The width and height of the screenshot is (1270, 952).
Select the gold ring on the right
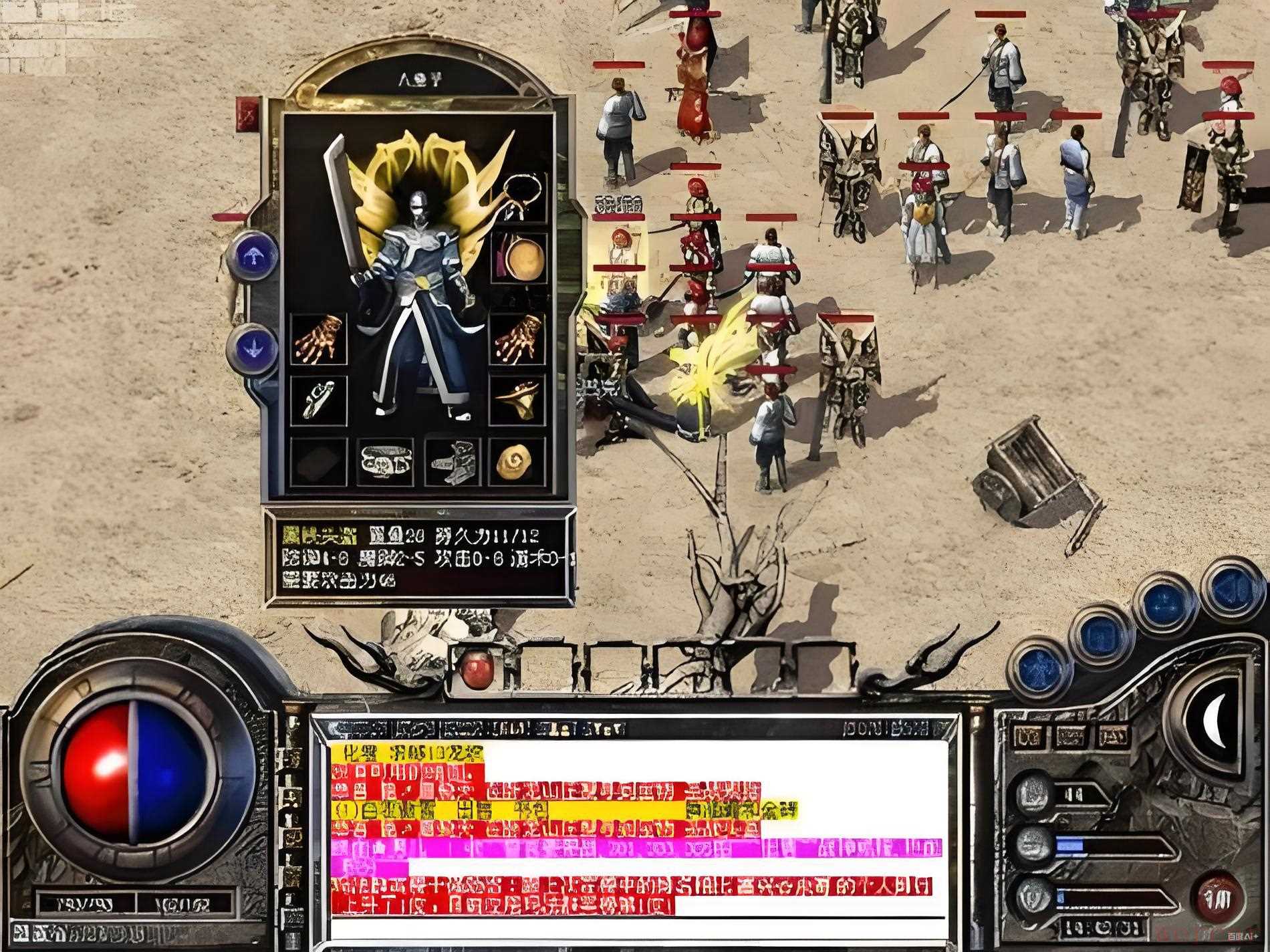(x=517, y=400)
